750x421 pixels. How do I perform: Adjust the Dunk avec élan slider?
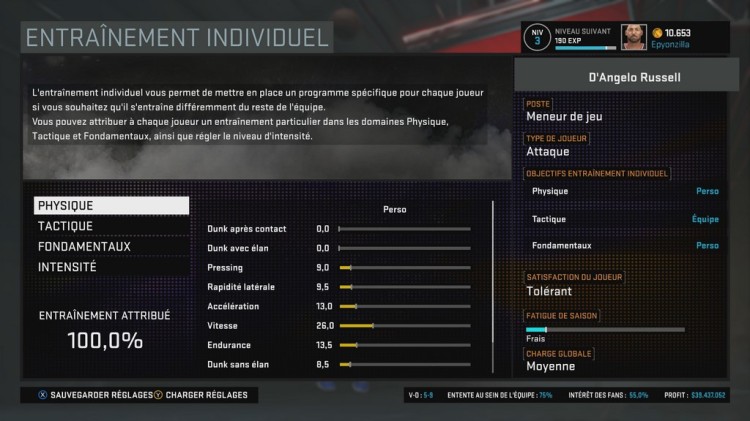click(405, 248)
